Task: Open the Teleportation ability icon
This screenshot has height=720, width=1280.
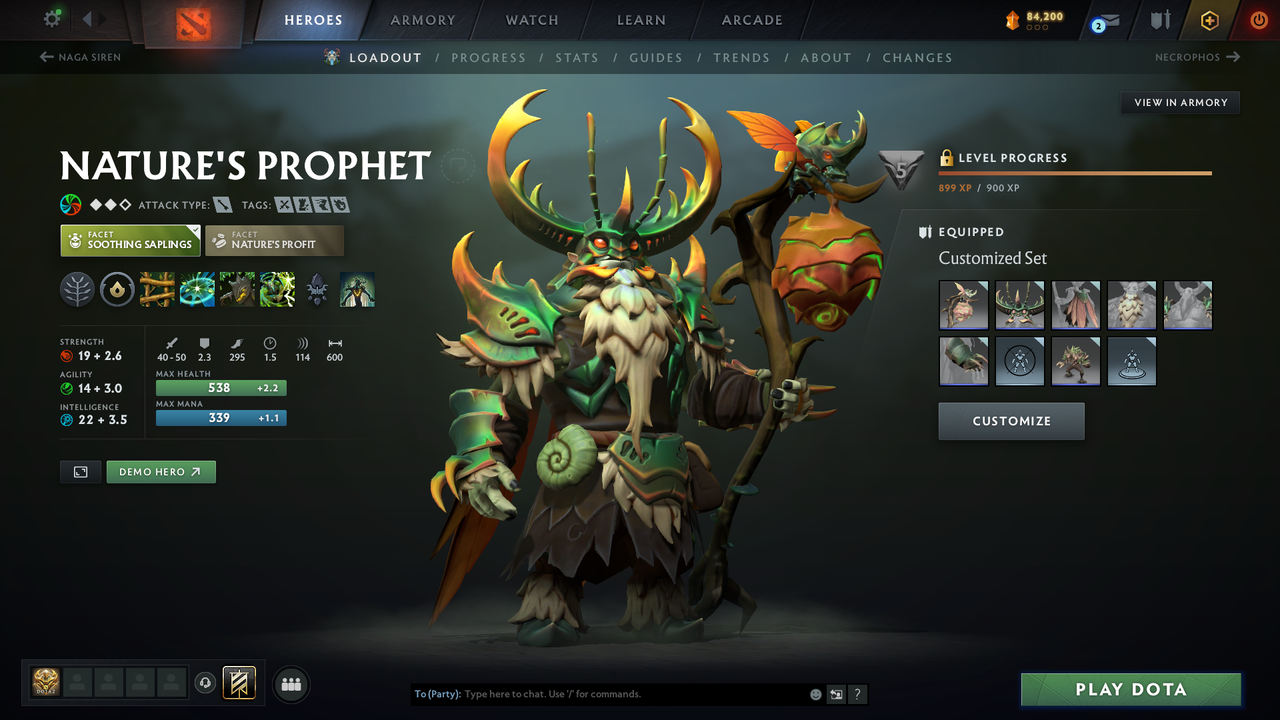Action: [197, 290]
